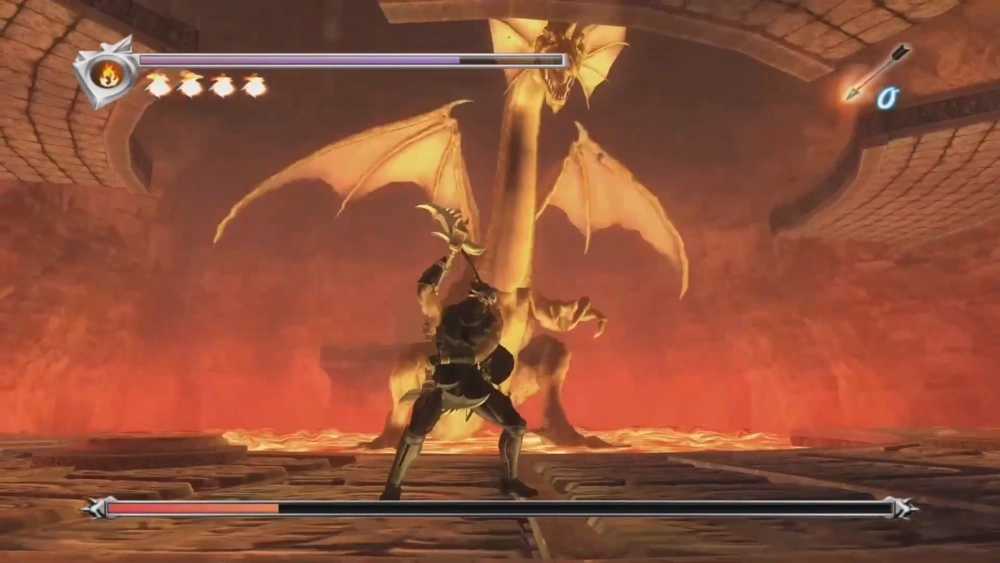Select the fire ninpo emblem icon
Image resolution: width=1000 pixels, height=563 pixels.
[x=105, y=72]
